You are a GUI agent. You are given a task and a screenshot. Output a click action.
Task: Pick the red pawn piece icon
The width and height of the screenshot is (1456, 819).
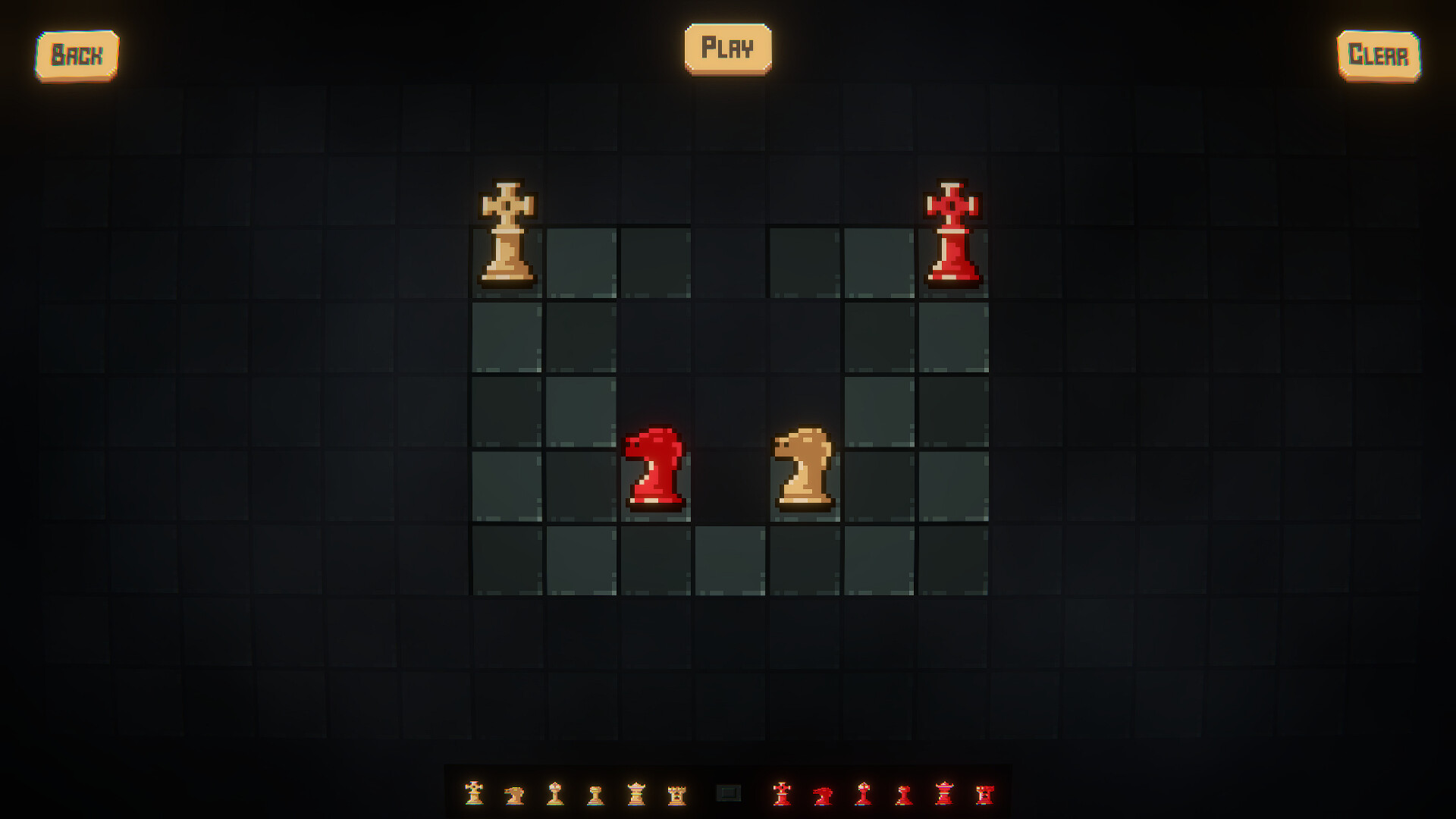click(x=903, y=795)
